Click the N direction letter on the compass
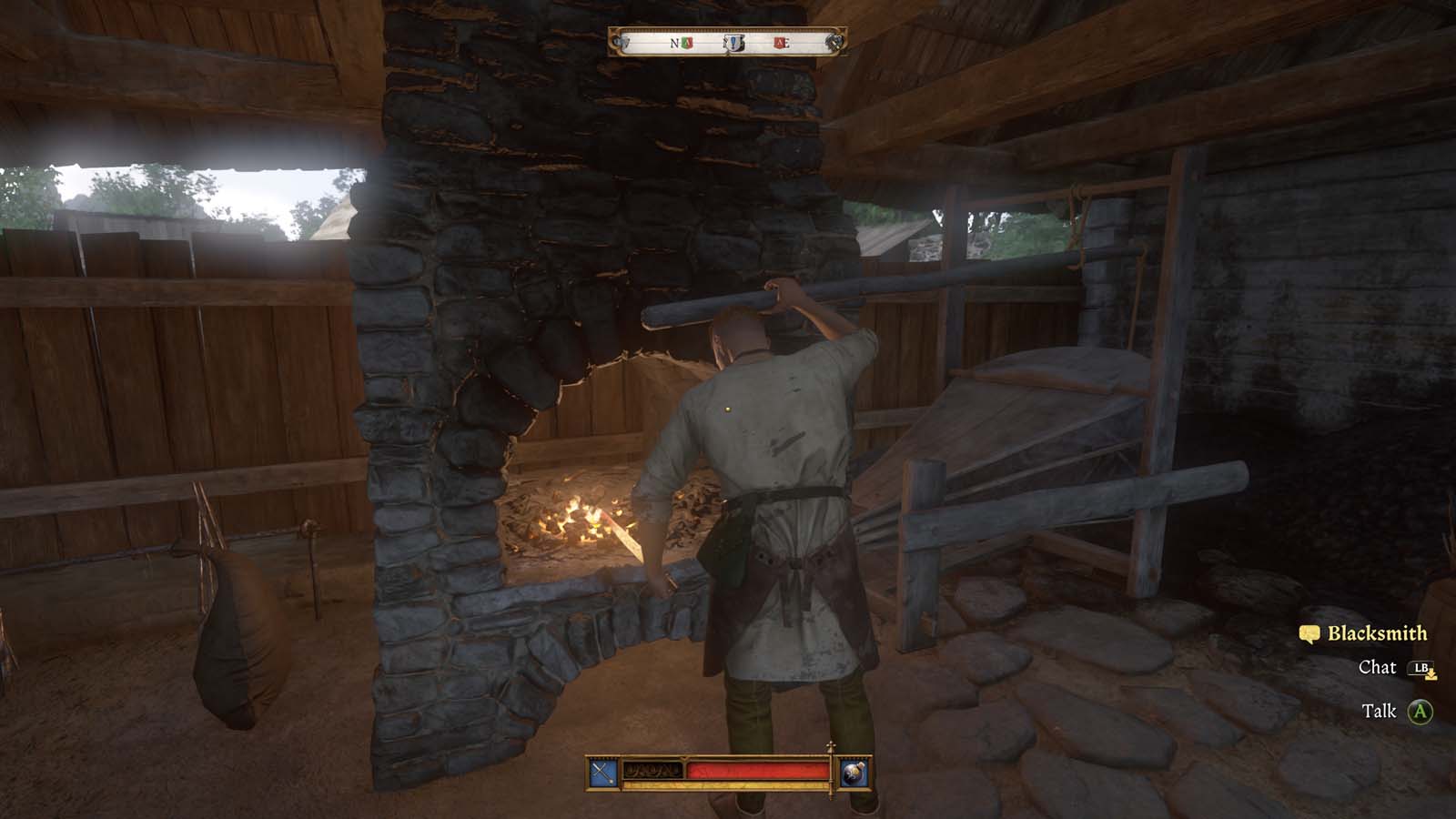 pos(673,43)
